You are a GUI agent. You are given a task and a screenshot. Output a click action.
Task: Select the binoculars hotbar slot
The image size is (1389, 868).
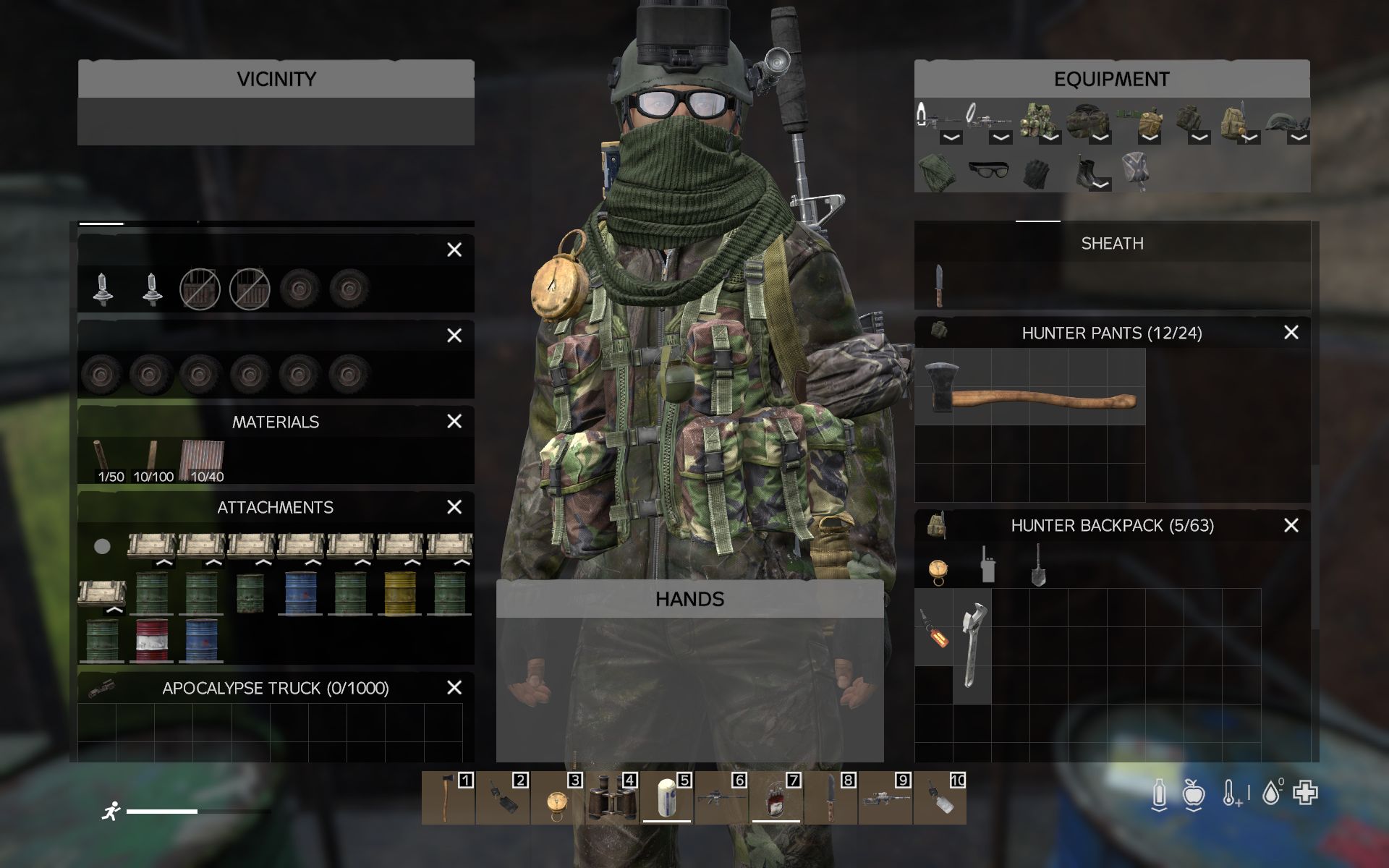coord(611,799)
